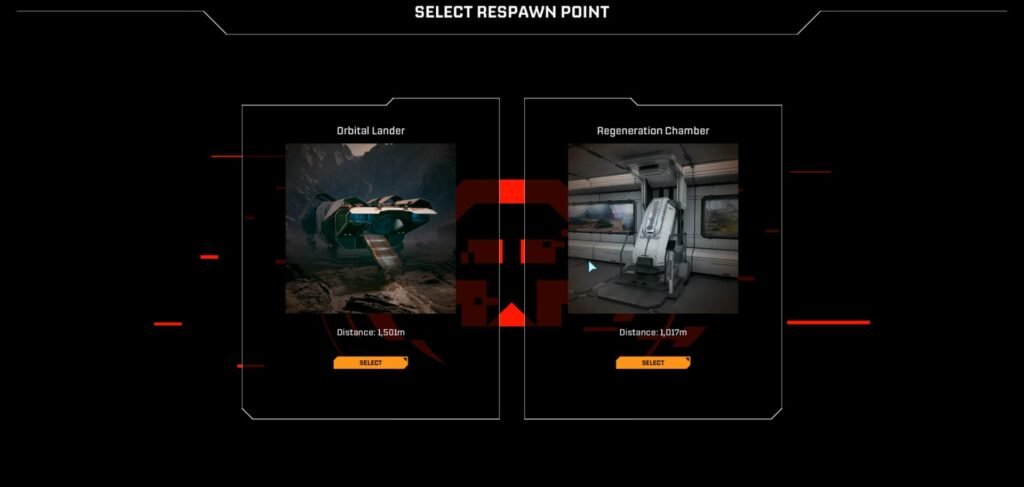Viewport: 1024px width, 487px height.
Task: Choose the Regeneration Chamber SELECT button
Action: [x=653, y=363]
